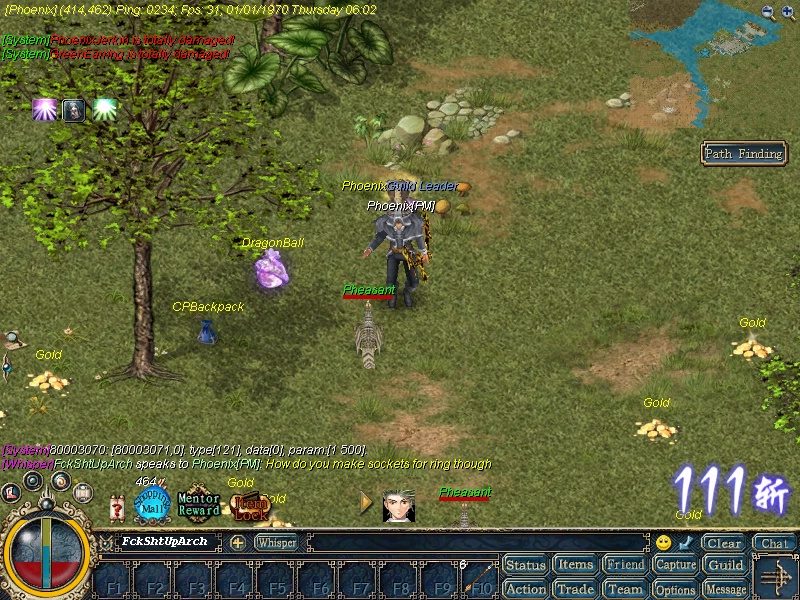
Task: Open the Action menu
Action: [525, 589]
